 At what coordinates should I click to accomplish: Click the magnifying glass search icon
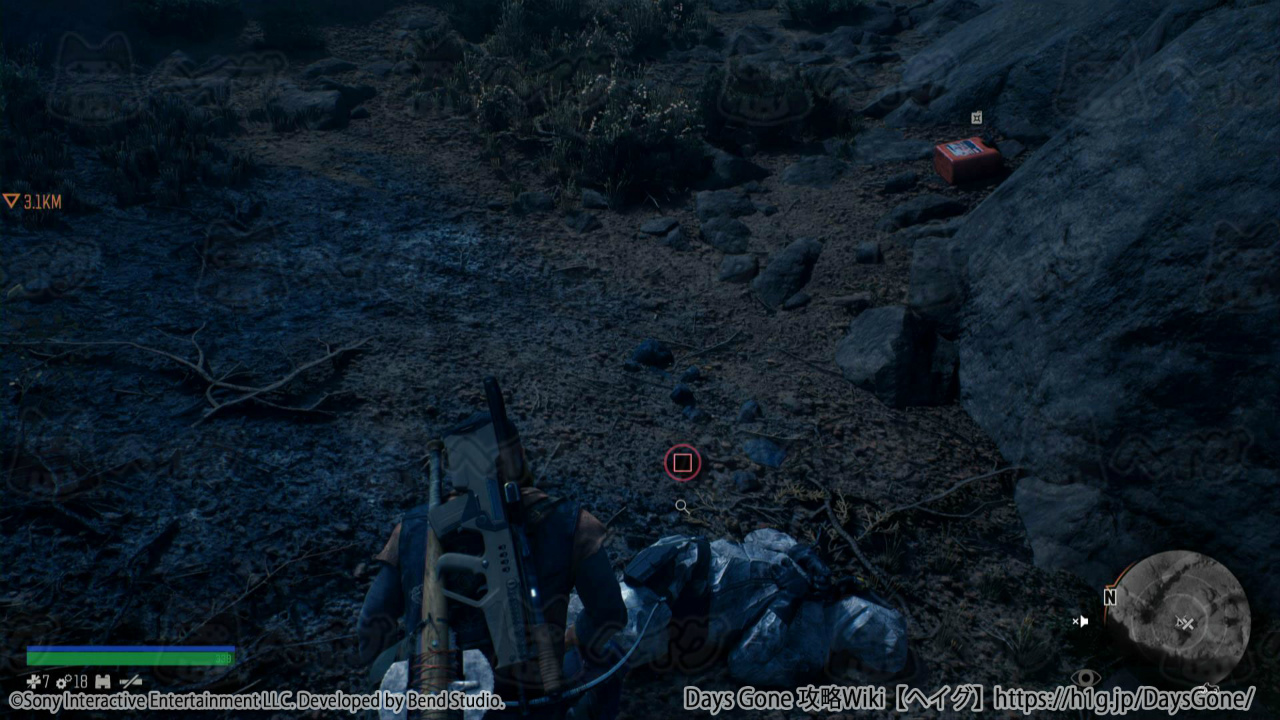click(x=682, y=507)
